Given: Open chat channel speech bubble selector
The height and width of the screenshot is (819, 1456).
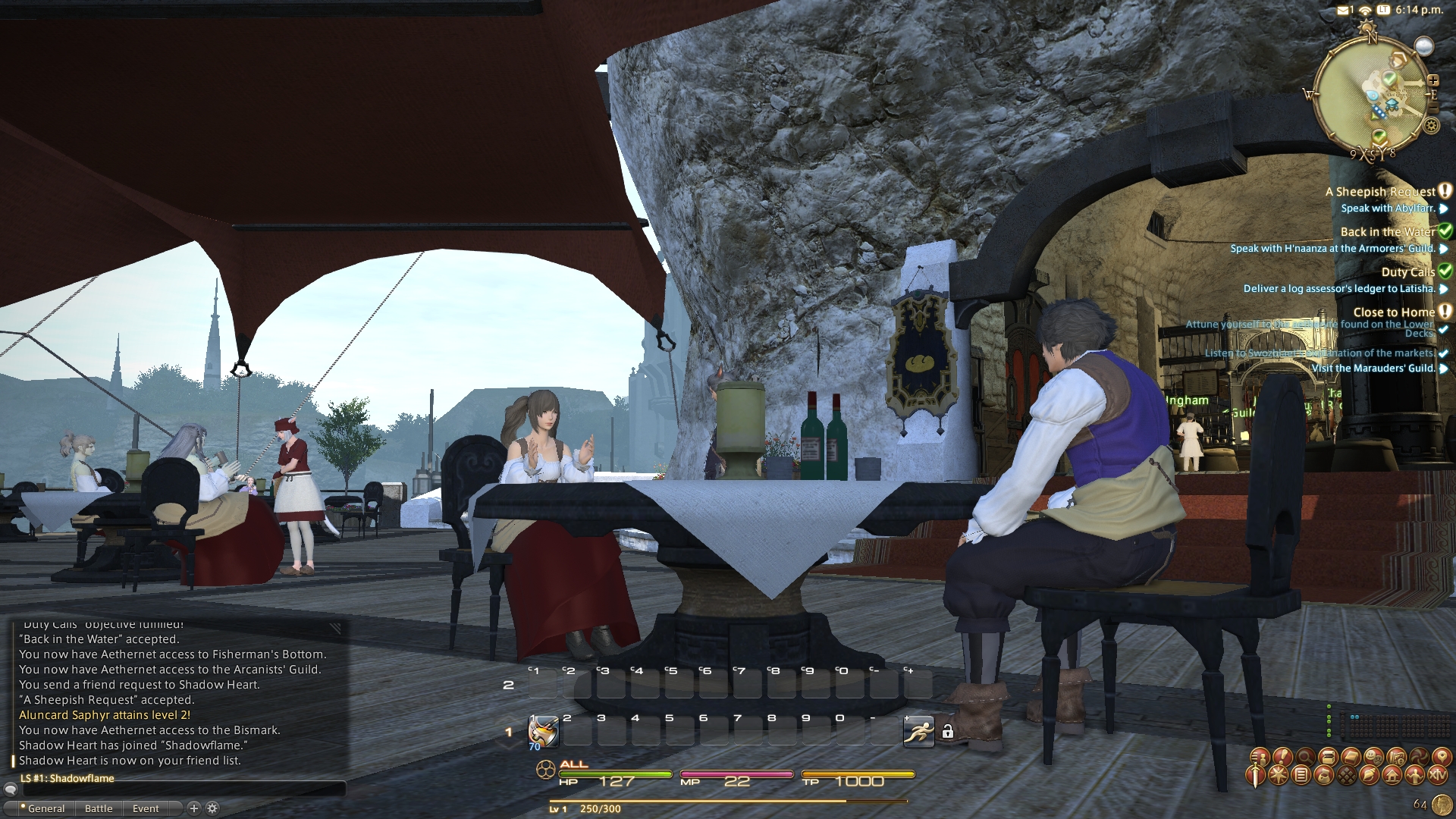Looking at the screenshot, I should point(11,790).
